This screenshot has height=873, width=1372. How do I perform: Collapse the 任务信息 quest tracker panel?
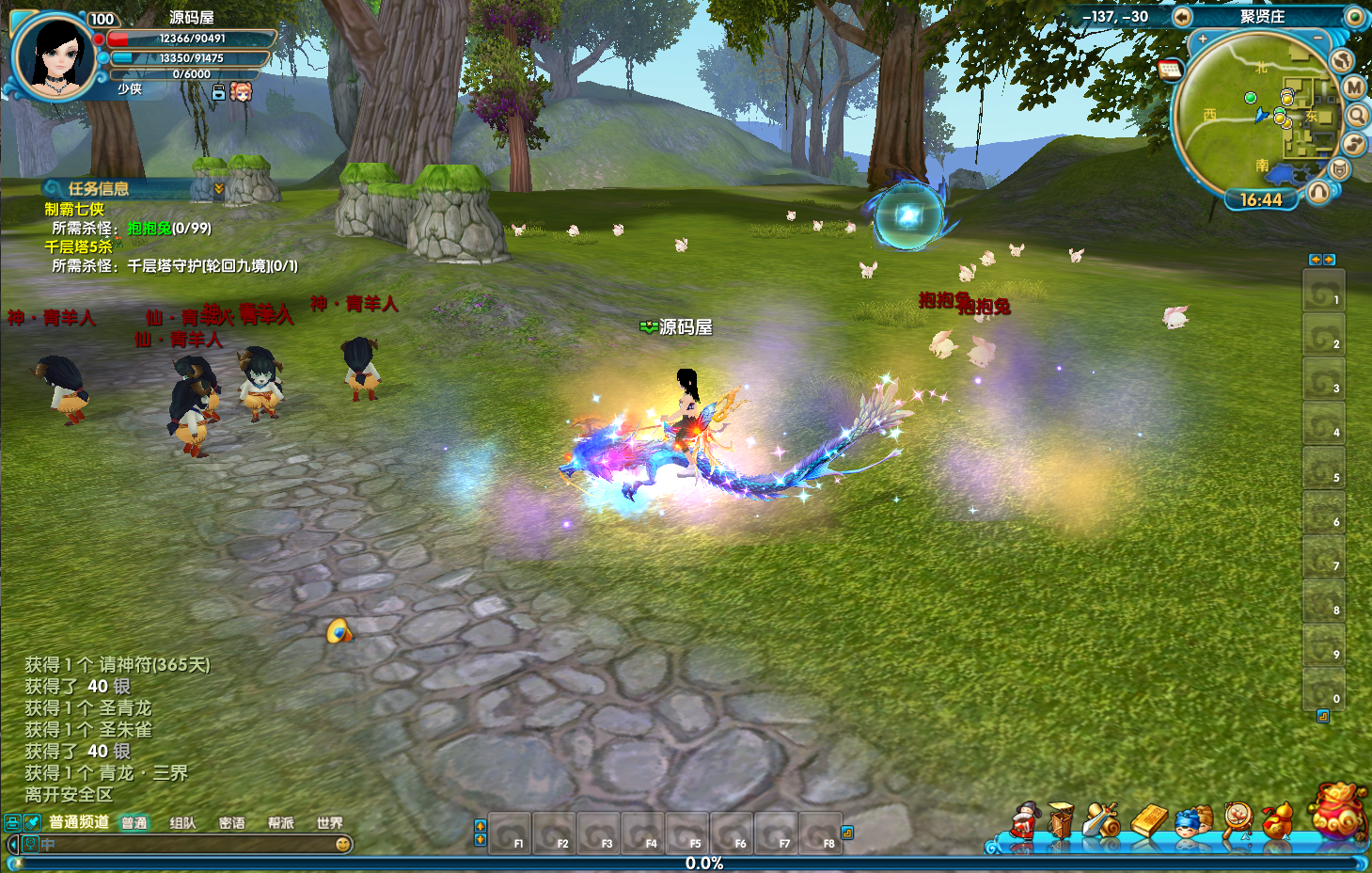pyautogui.click(x=219, y=189)
